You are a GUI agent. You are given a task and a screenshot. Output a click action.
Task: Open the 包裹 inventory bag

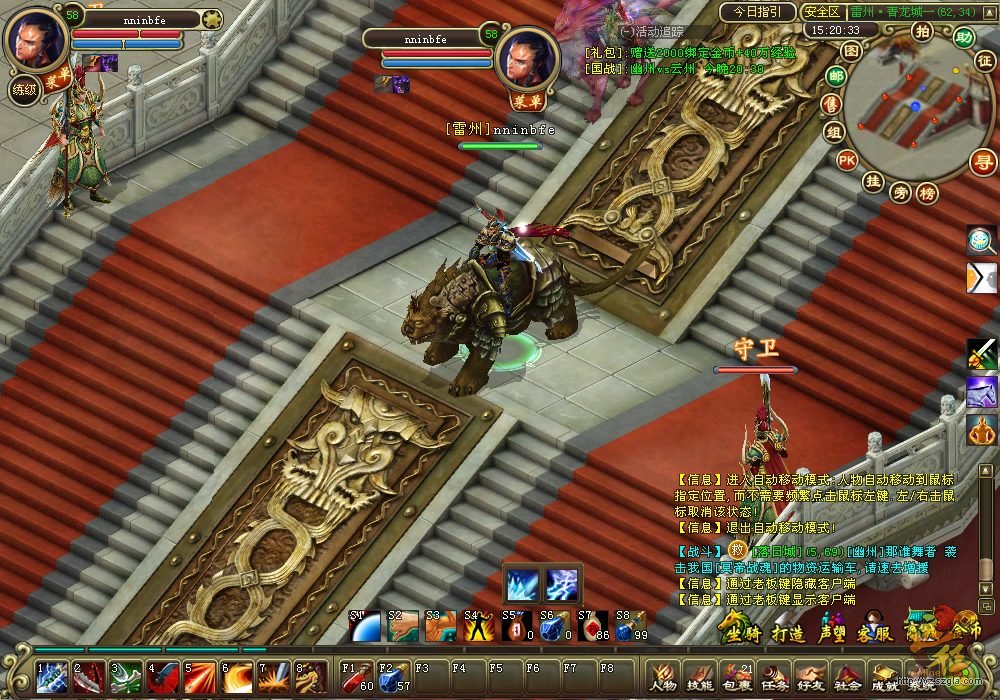point(737,678)
